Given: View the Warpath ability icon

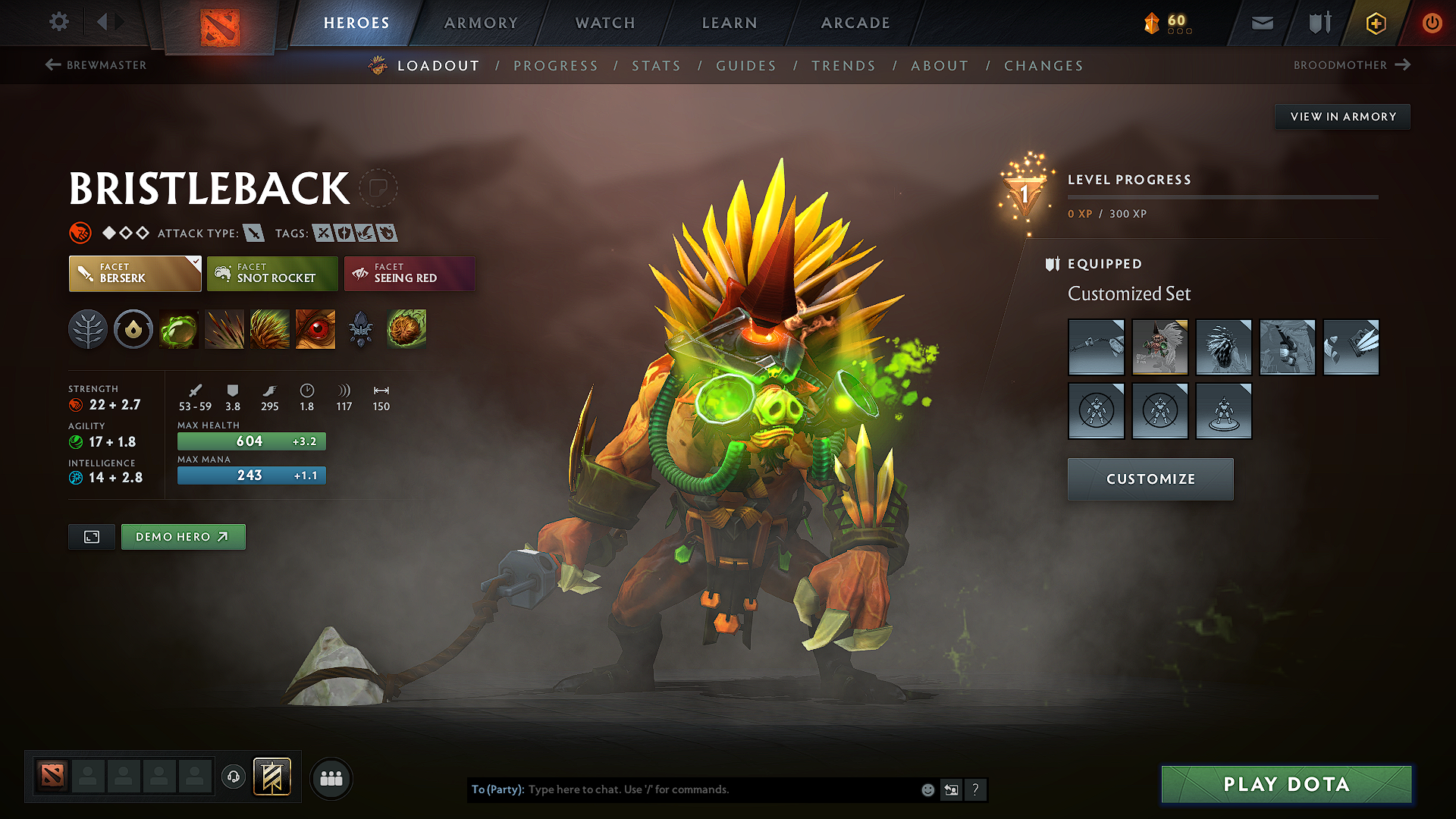Looking at the screenshot, I should [315, 329].
